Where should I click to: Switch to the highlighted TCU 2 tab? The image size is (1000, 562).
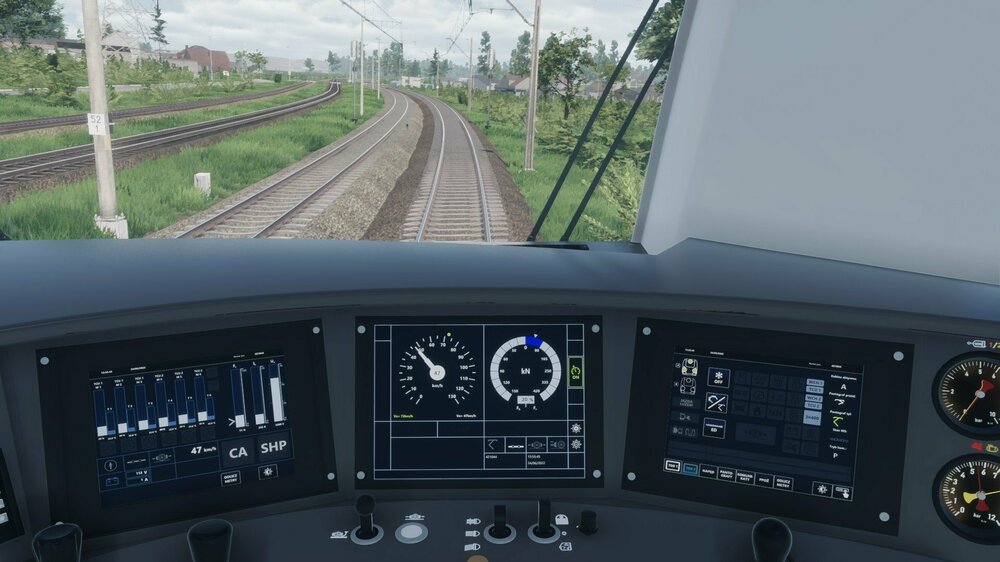tap(690, 468)
